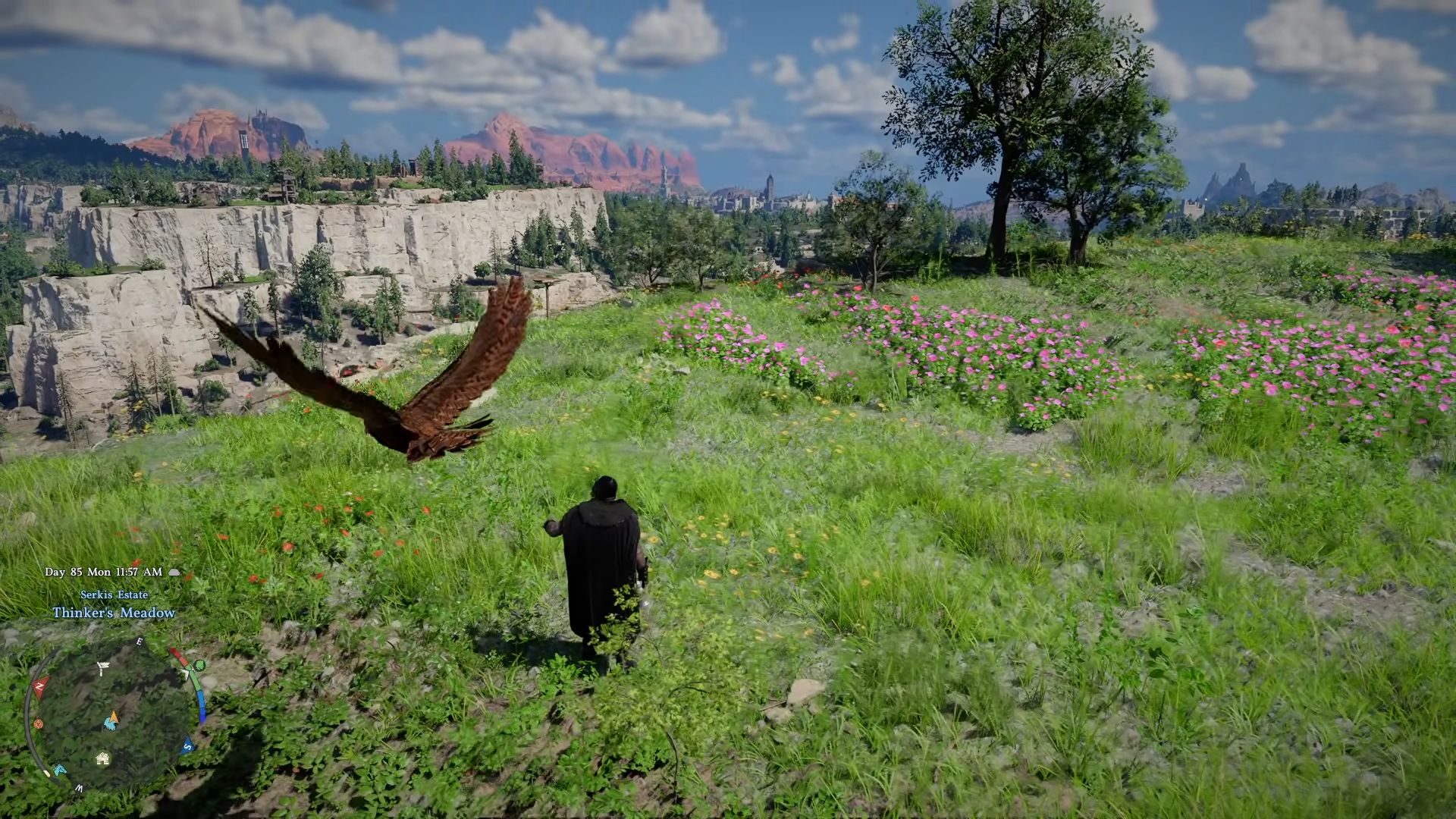The height and width of the screenshot is (819, 1456).
Task: Select the house marker on the minimap
Action: (x=102, y=758)
